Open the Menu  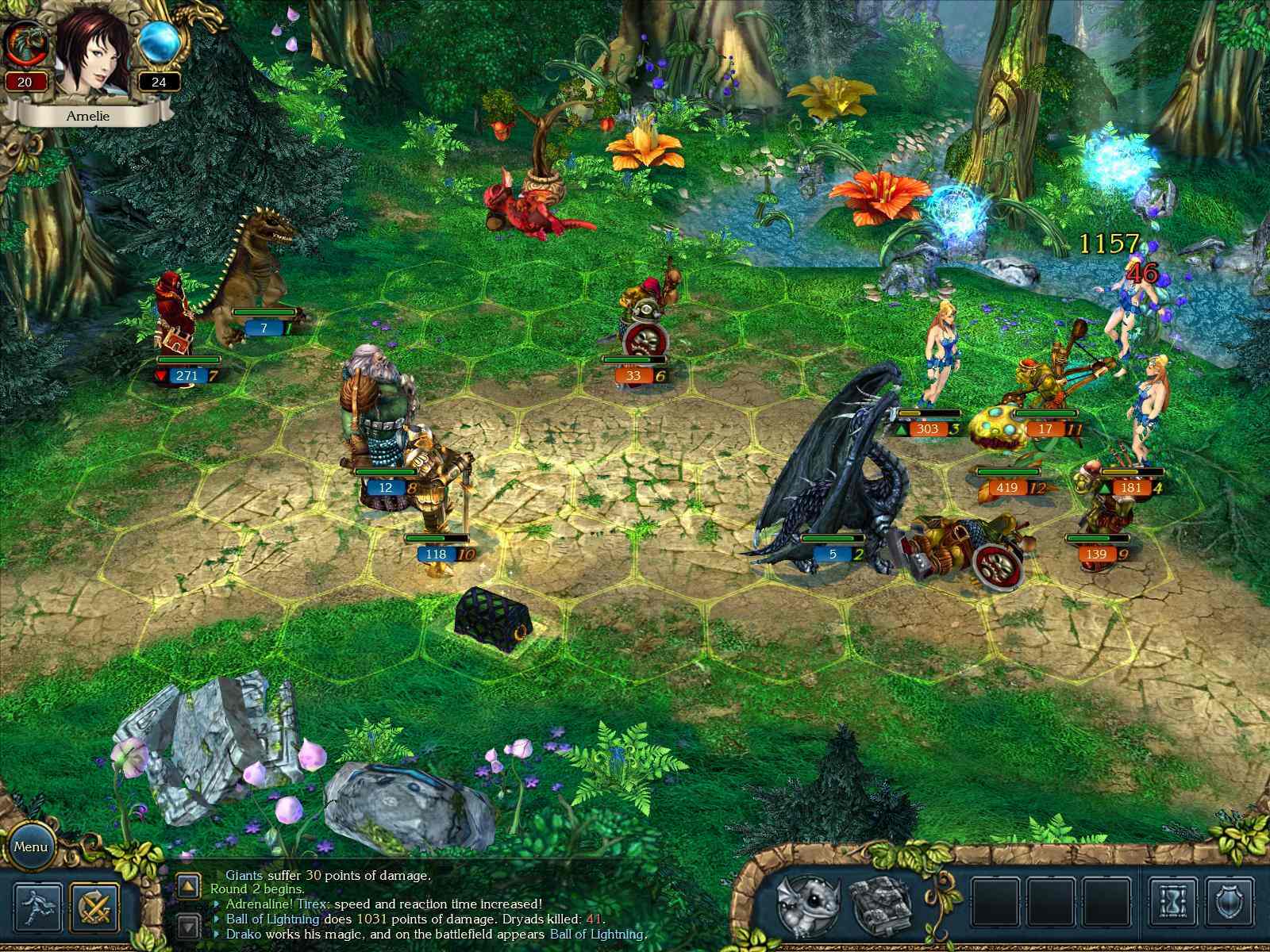(32, 847)
